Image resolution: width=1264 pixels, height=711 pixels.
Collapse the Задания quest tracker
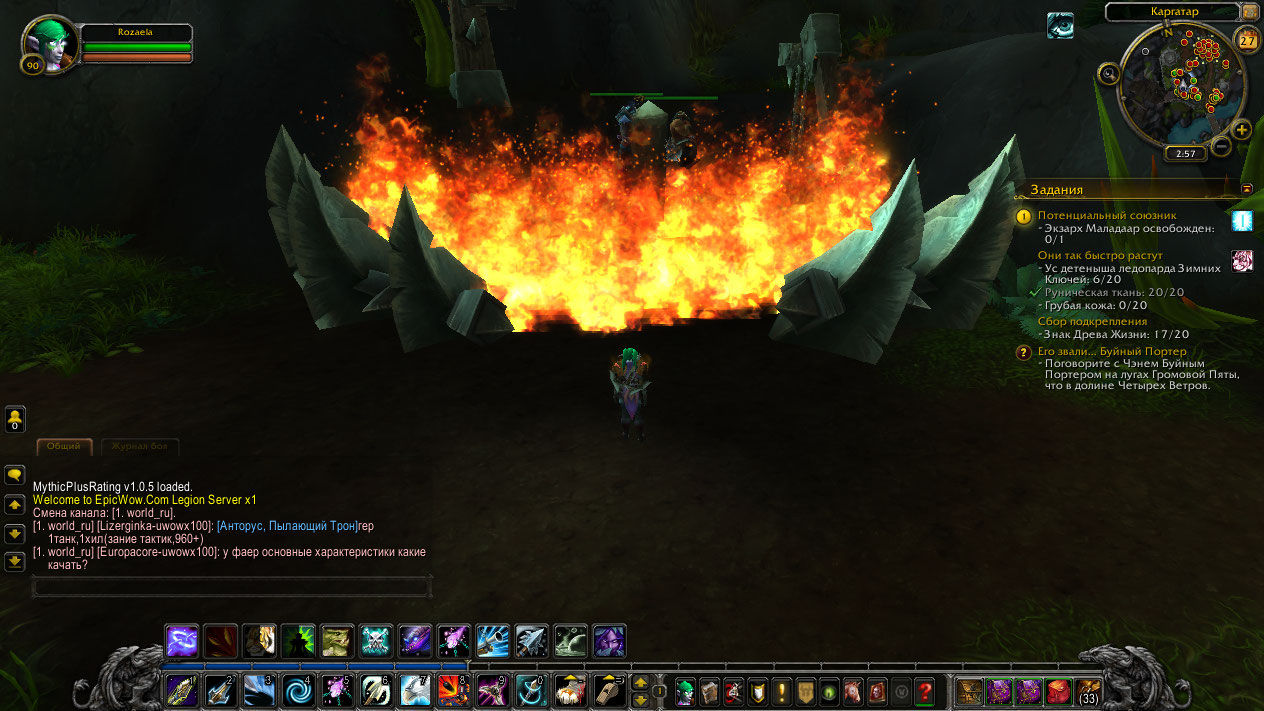point(1247,188)
